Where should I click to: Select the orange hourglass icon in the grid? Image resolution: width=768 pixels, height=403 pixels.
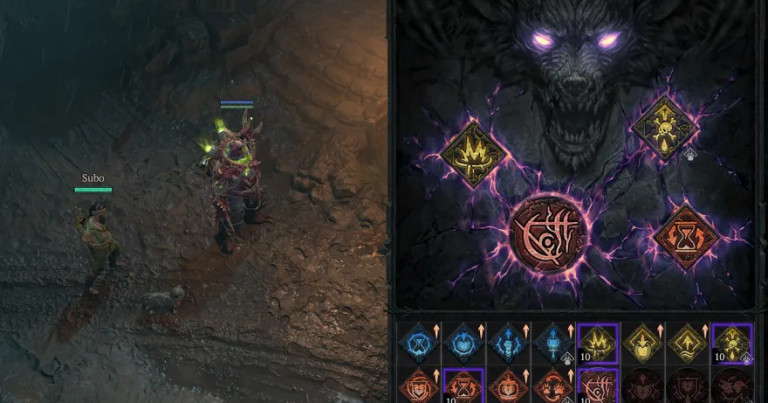(x=464, y=386)
